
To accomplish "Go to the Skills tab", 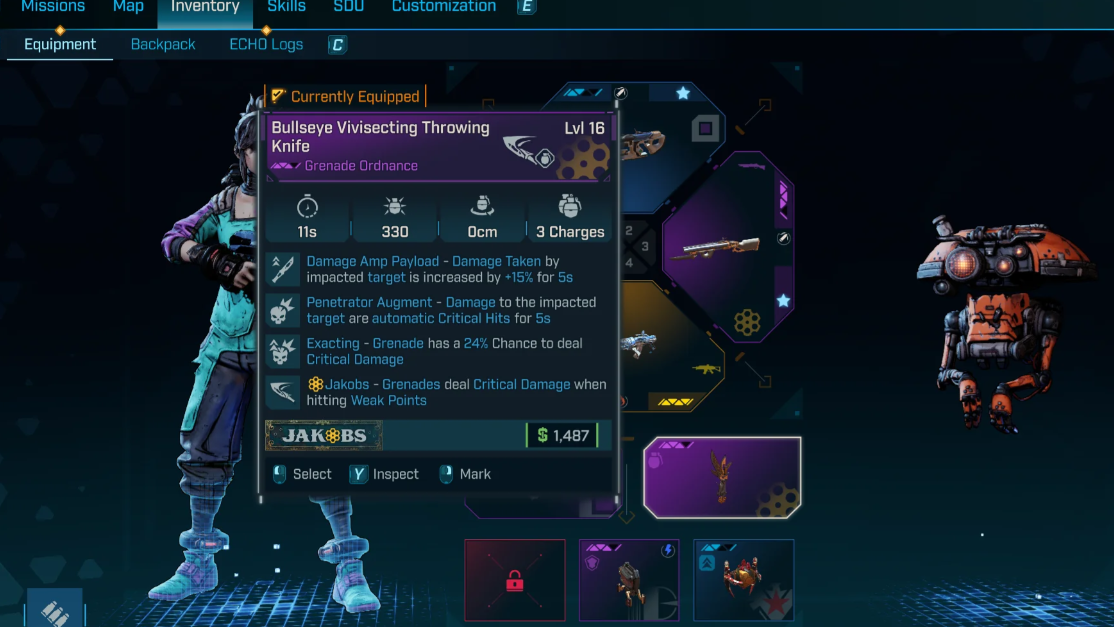I will (286, 7).
